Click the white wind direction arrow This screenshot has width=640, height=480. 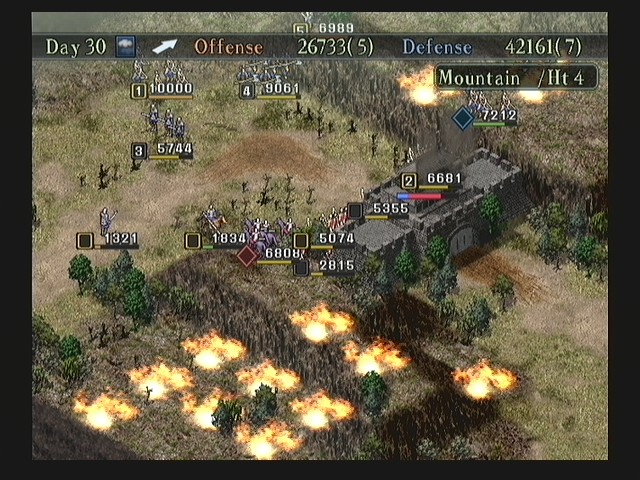pos(164,46)
